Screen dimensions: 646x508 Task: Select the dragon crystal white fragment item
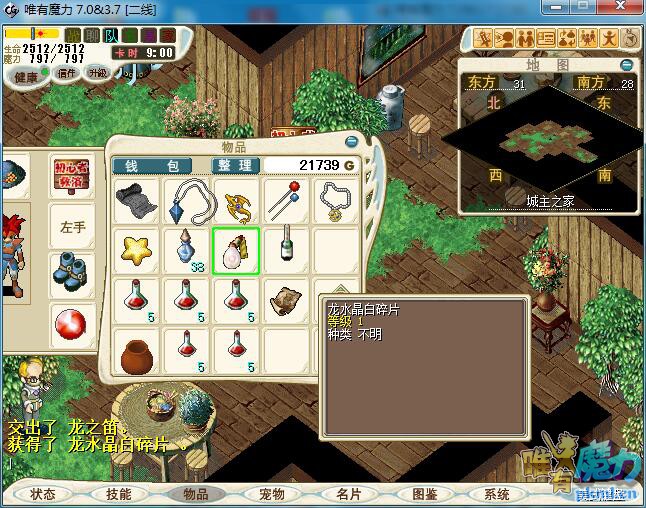click(236, 250)
